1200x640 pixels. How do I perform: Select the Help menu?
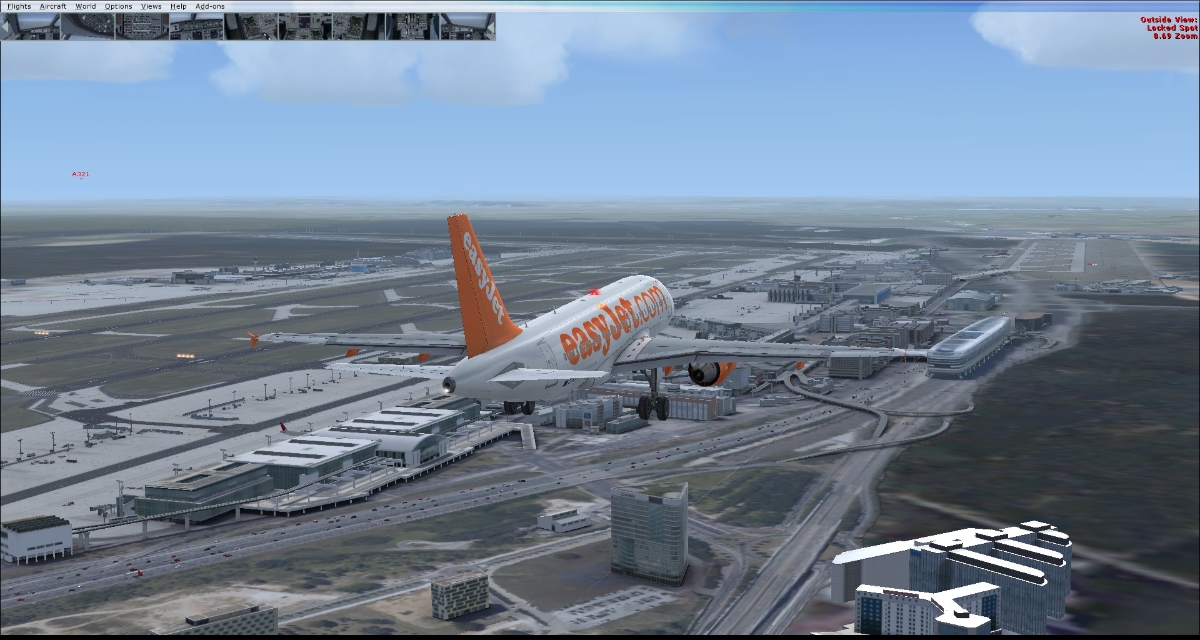(x=178, y=6)
